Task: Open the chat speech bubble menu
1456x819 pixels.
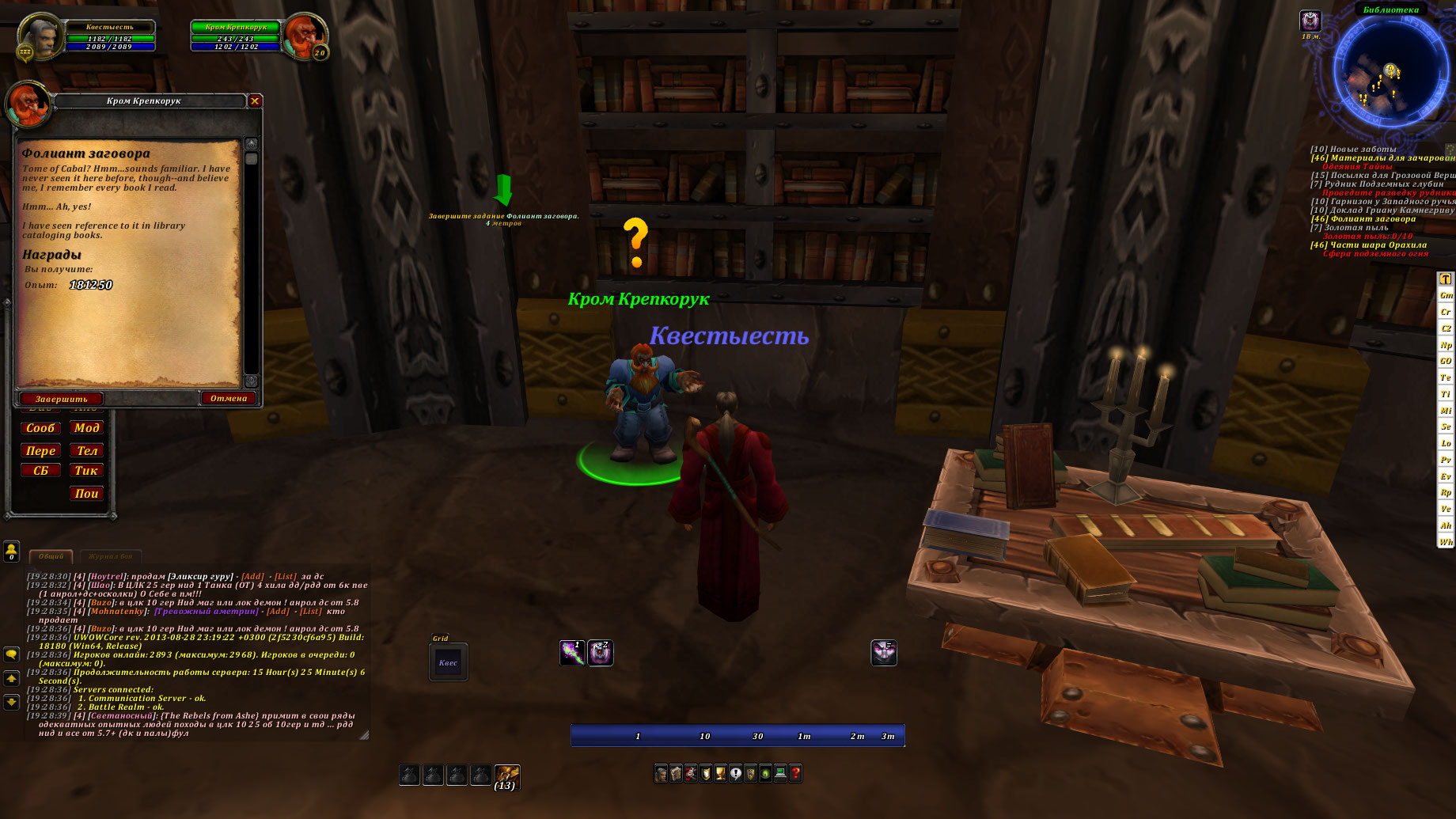Action: 11,654
